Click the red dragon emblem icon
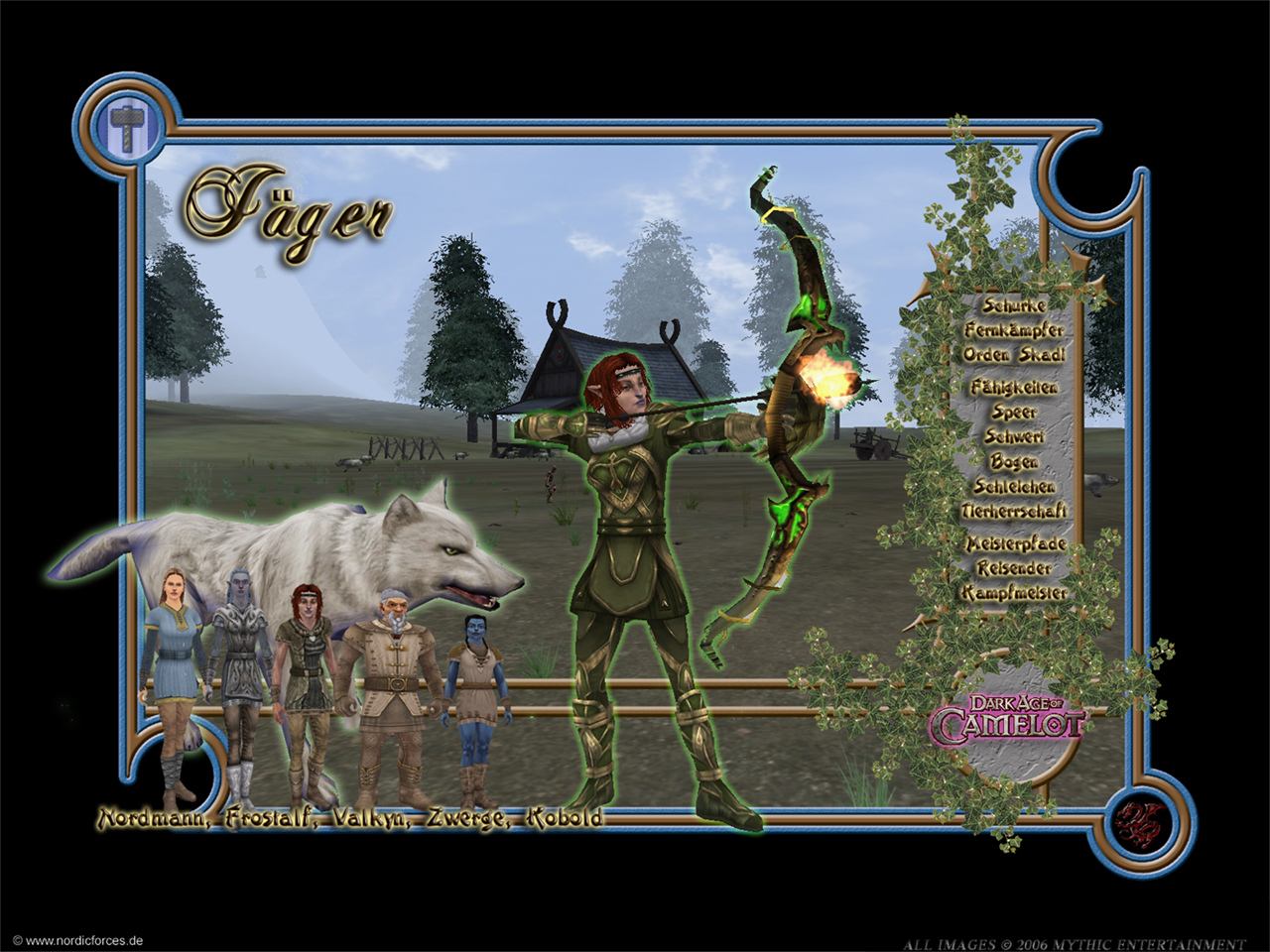This screenshot has width=1270, height=952. tap(1140, 824)
